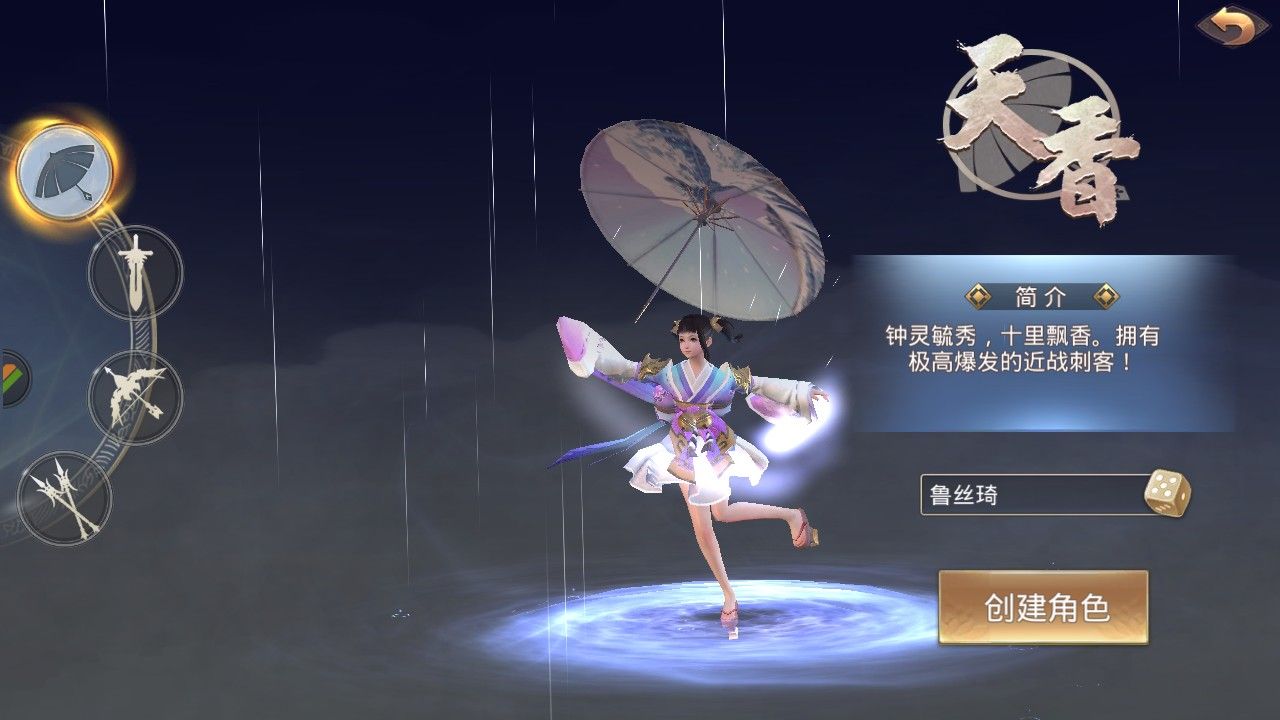Choose the sword class icon
This screenshot has width=1280, height=720.
(135, 271)
